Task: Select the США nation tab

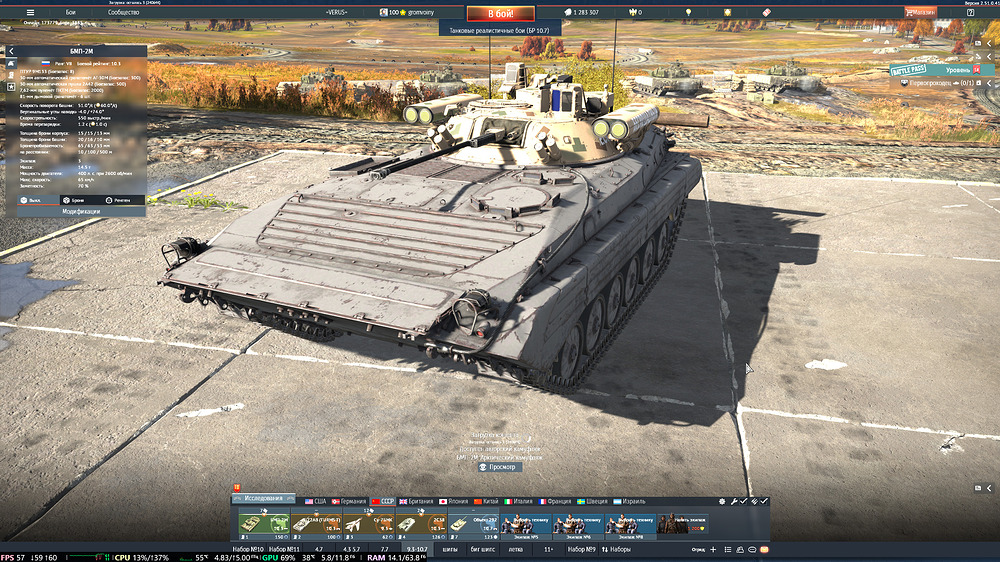Action: [x=316, y=500]
